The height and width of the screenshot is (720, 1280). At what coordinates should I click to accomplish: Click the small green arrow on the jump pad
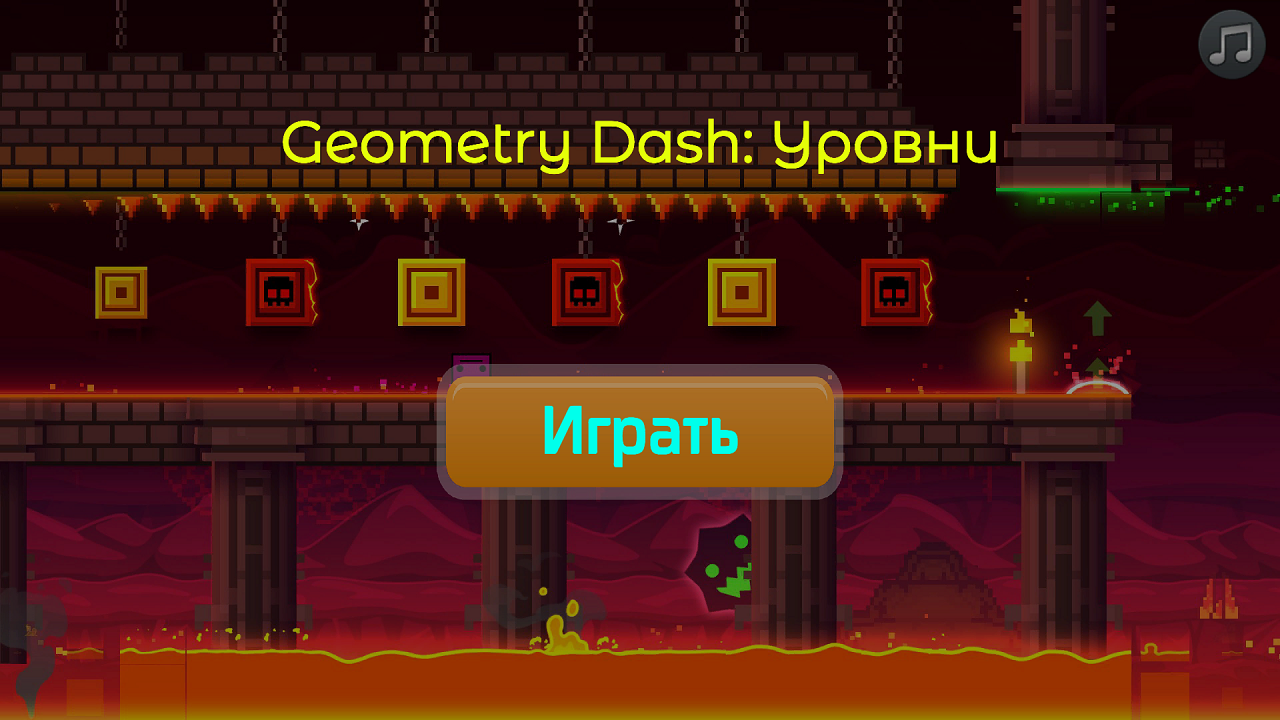(1096, 365)
